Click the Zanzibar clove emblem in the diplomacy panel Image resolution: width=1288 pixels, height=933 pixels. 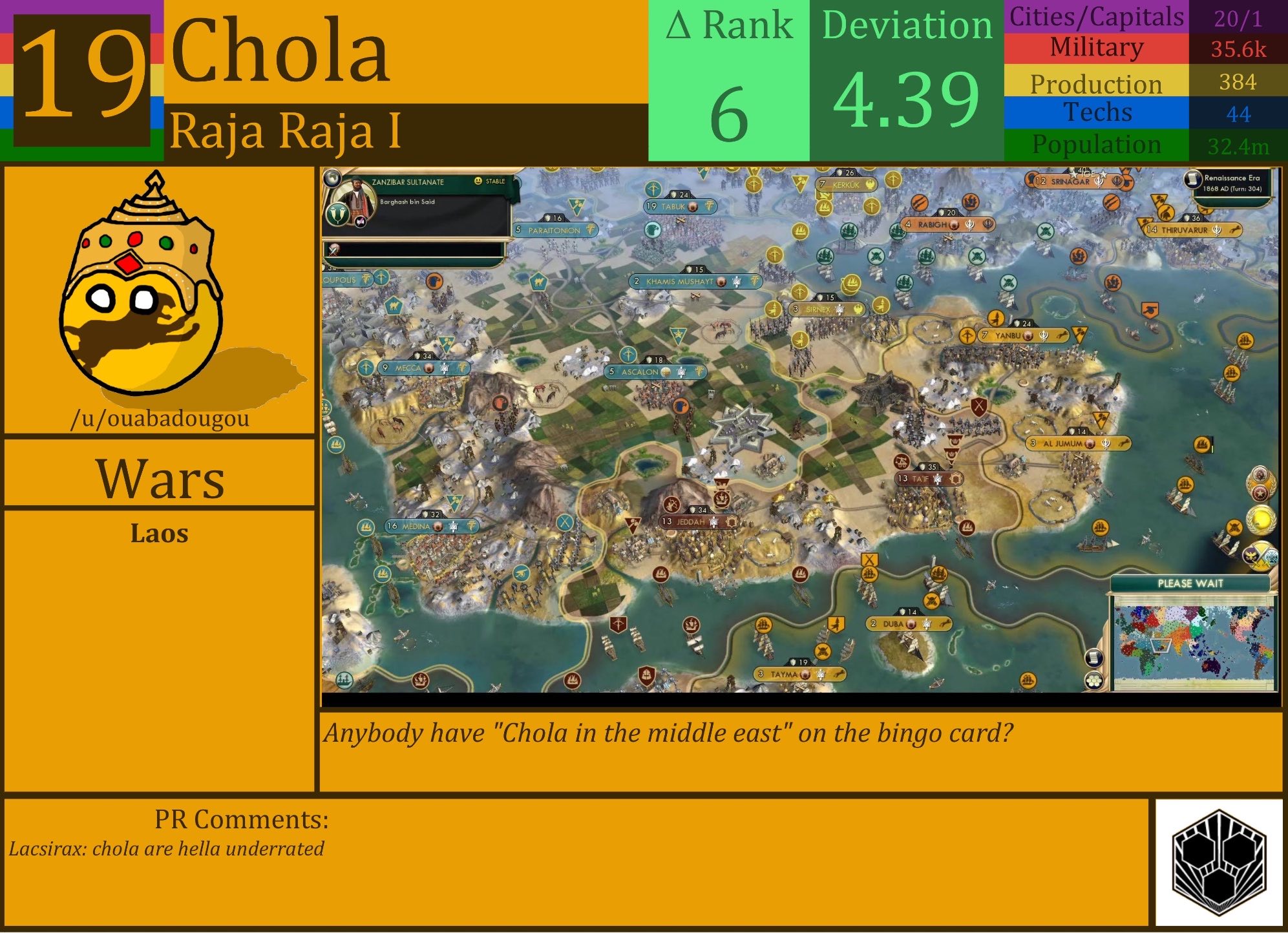pyautogui.click(x=339, y=216)
